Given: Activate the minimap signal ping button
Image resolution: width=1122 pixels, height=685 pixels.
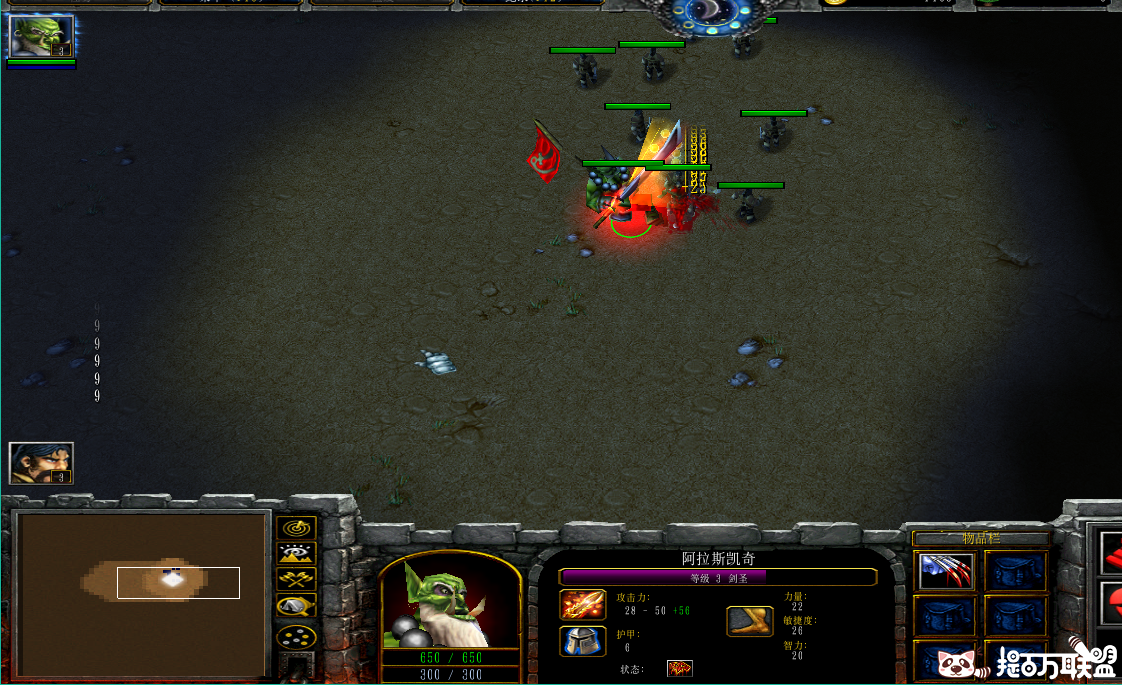Looking at the screenshot, I should (296, 527).
